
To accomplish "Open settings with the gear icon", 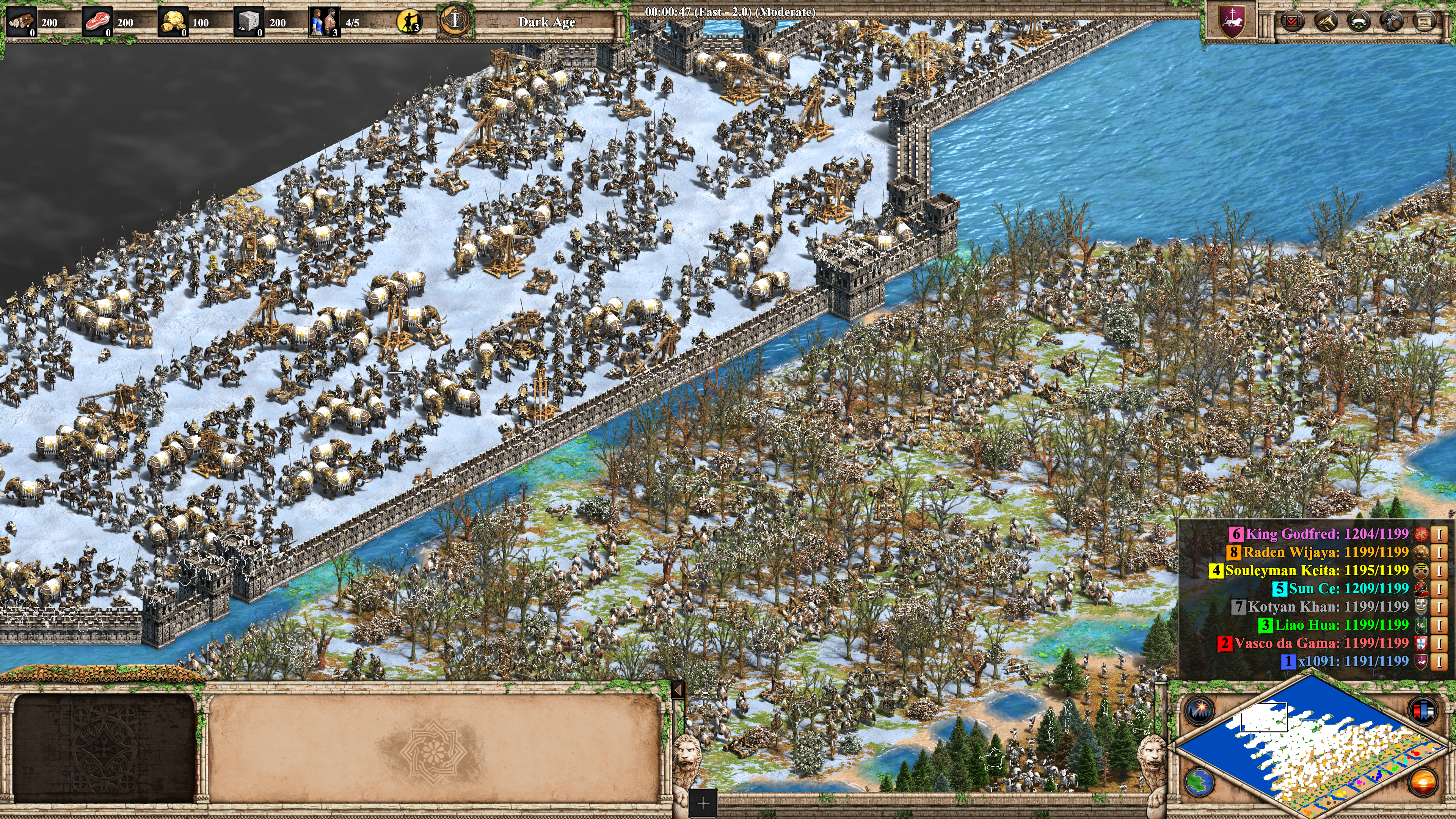I will (1391, 22).
